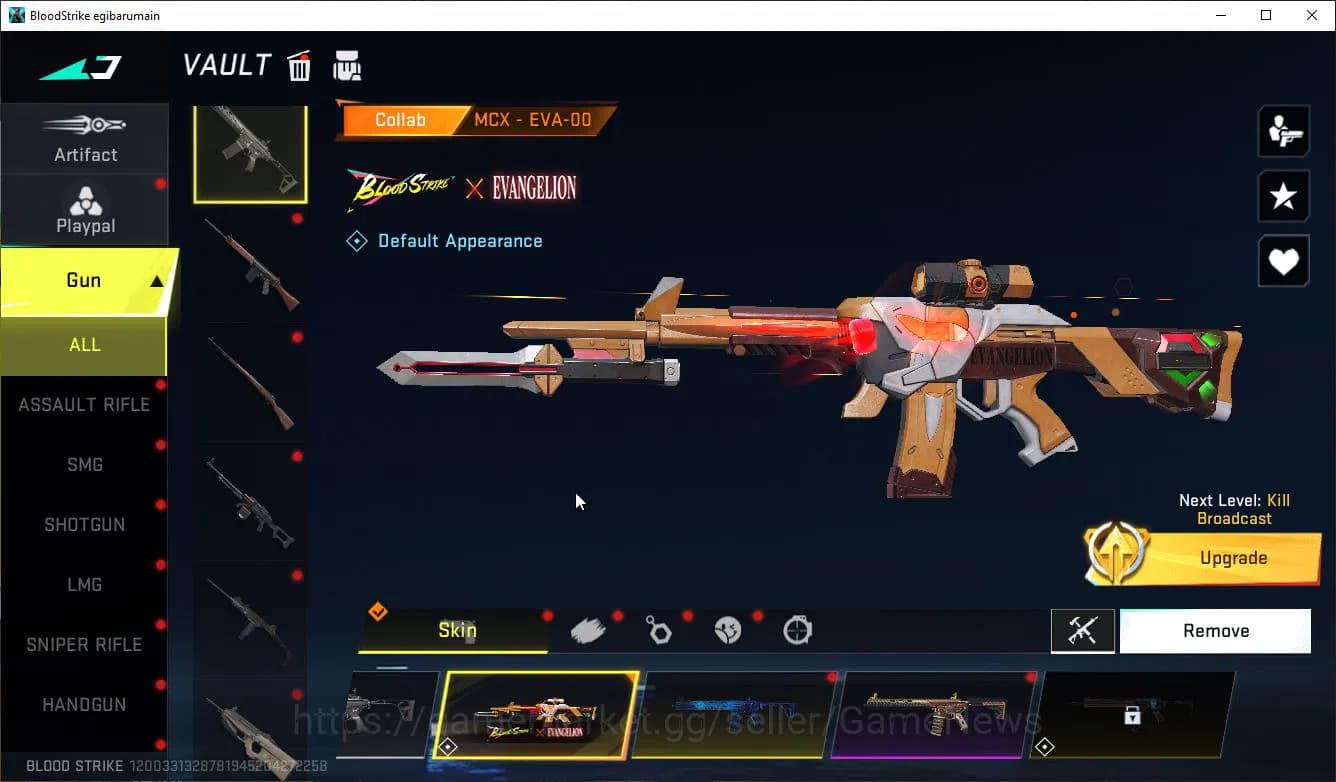Open the weapon spray paint tab

[588, 629]
